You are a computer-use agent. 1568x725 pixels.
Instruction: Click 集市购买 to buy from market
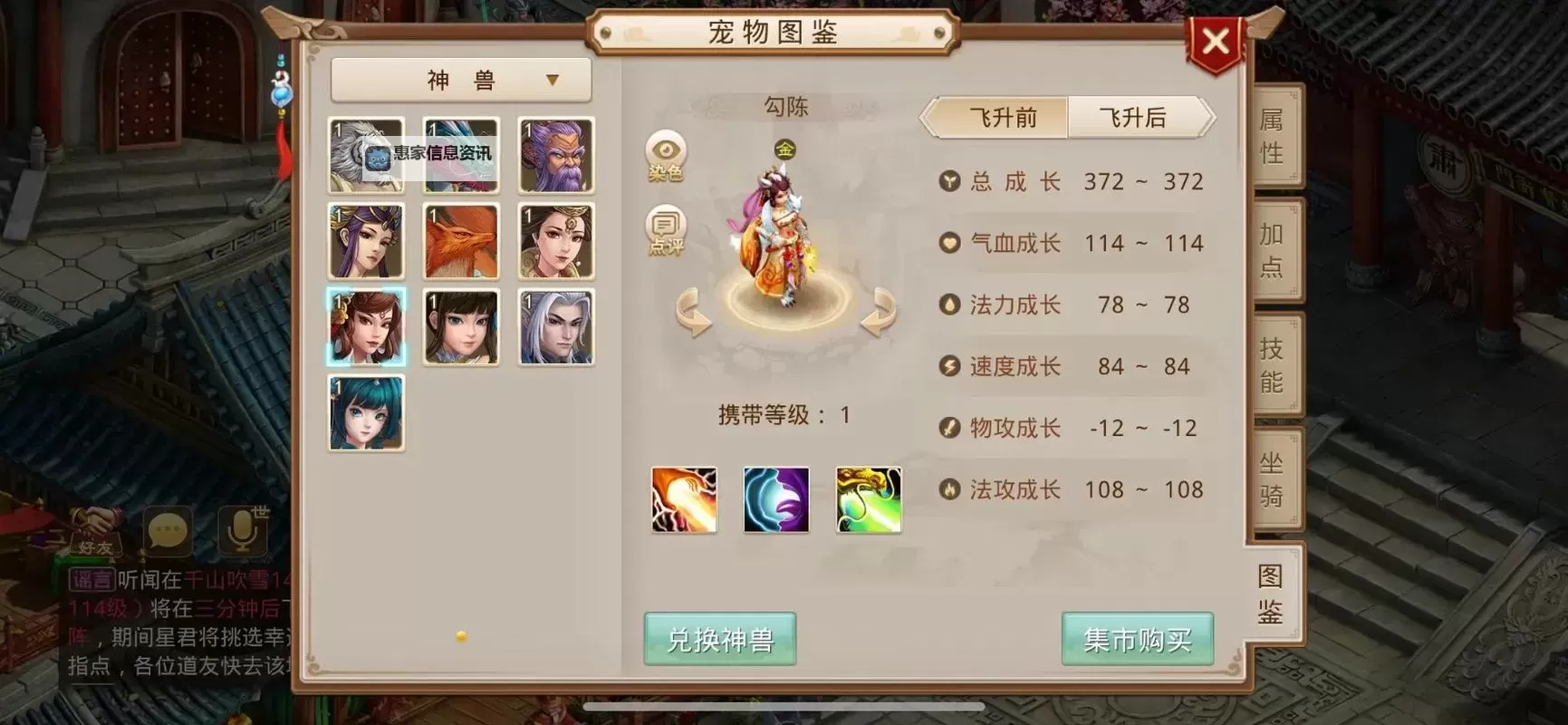click(x=1137, y=638)
